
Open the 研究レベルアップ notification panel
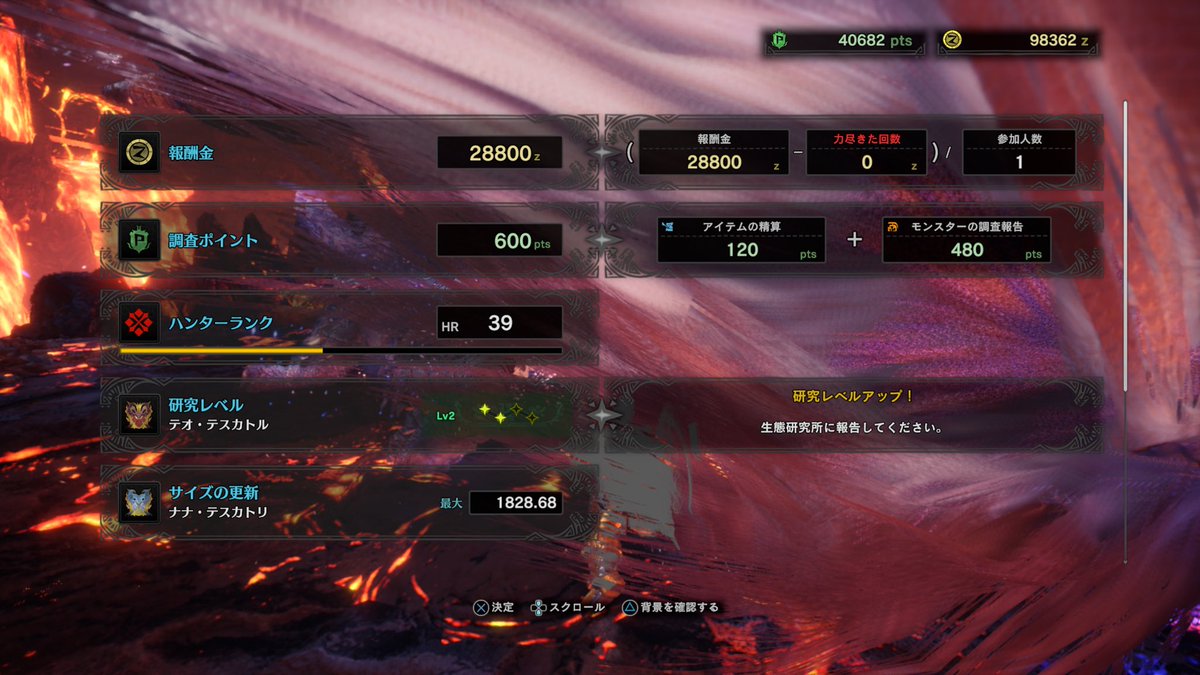[x=854, y=414]
